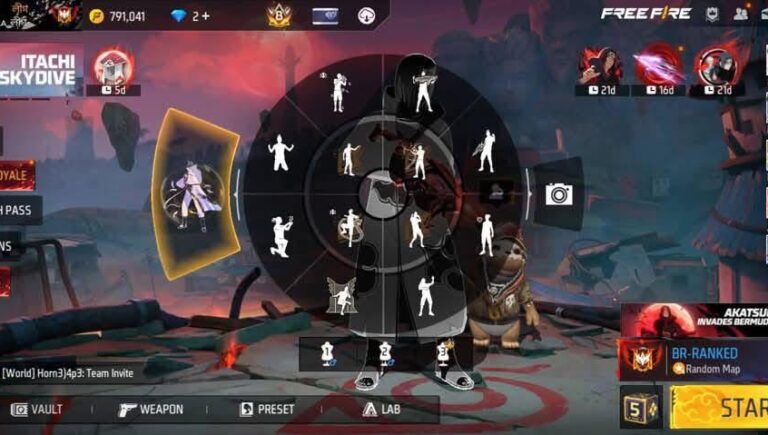Click the number 5 loot box icon
The height and width of the screenshot is (435, 768).
click(640, 407)
